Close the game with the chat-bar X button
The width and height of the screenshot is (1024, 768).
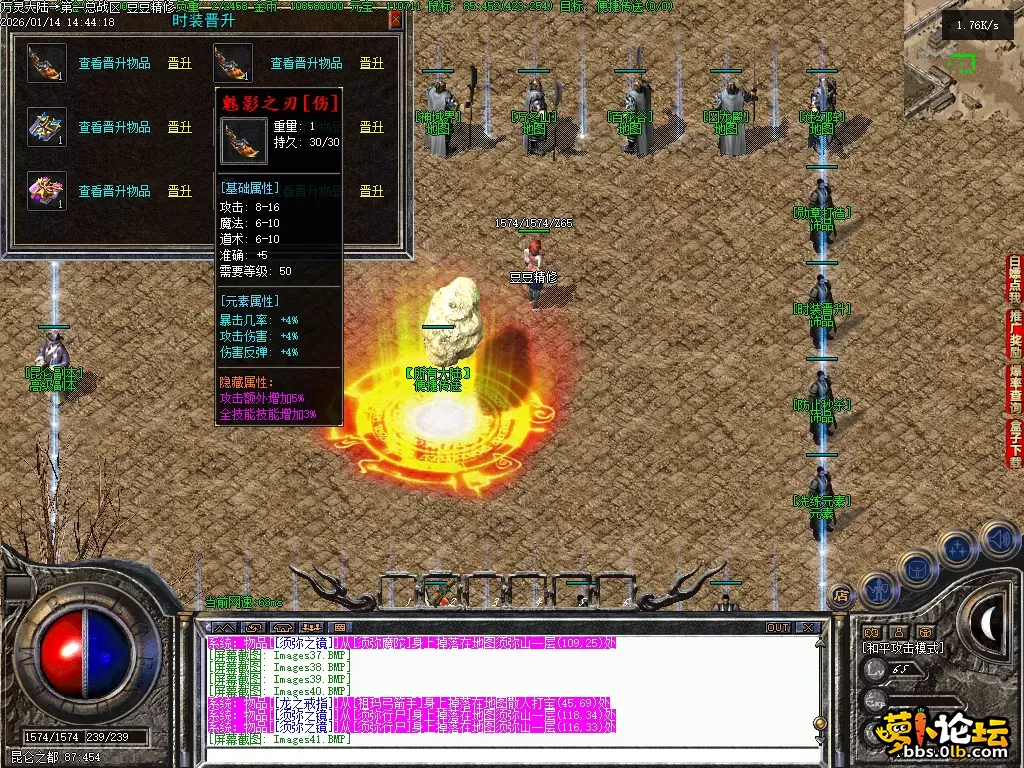point(808,628)
